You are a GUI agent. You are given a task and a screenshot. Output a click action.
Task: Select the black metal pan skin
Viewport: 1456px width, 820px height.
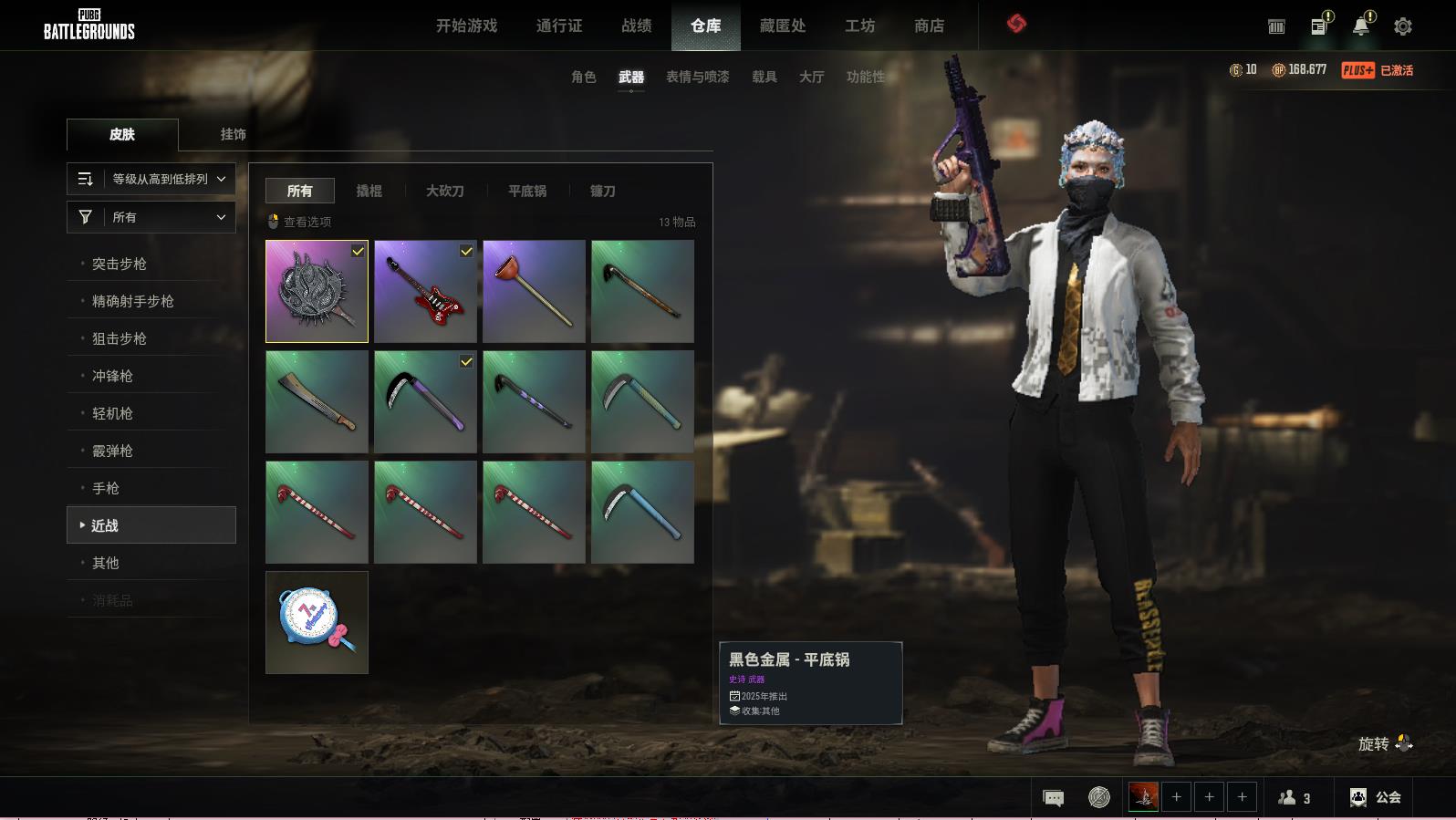pyautogui.click(x=317, y=291)
